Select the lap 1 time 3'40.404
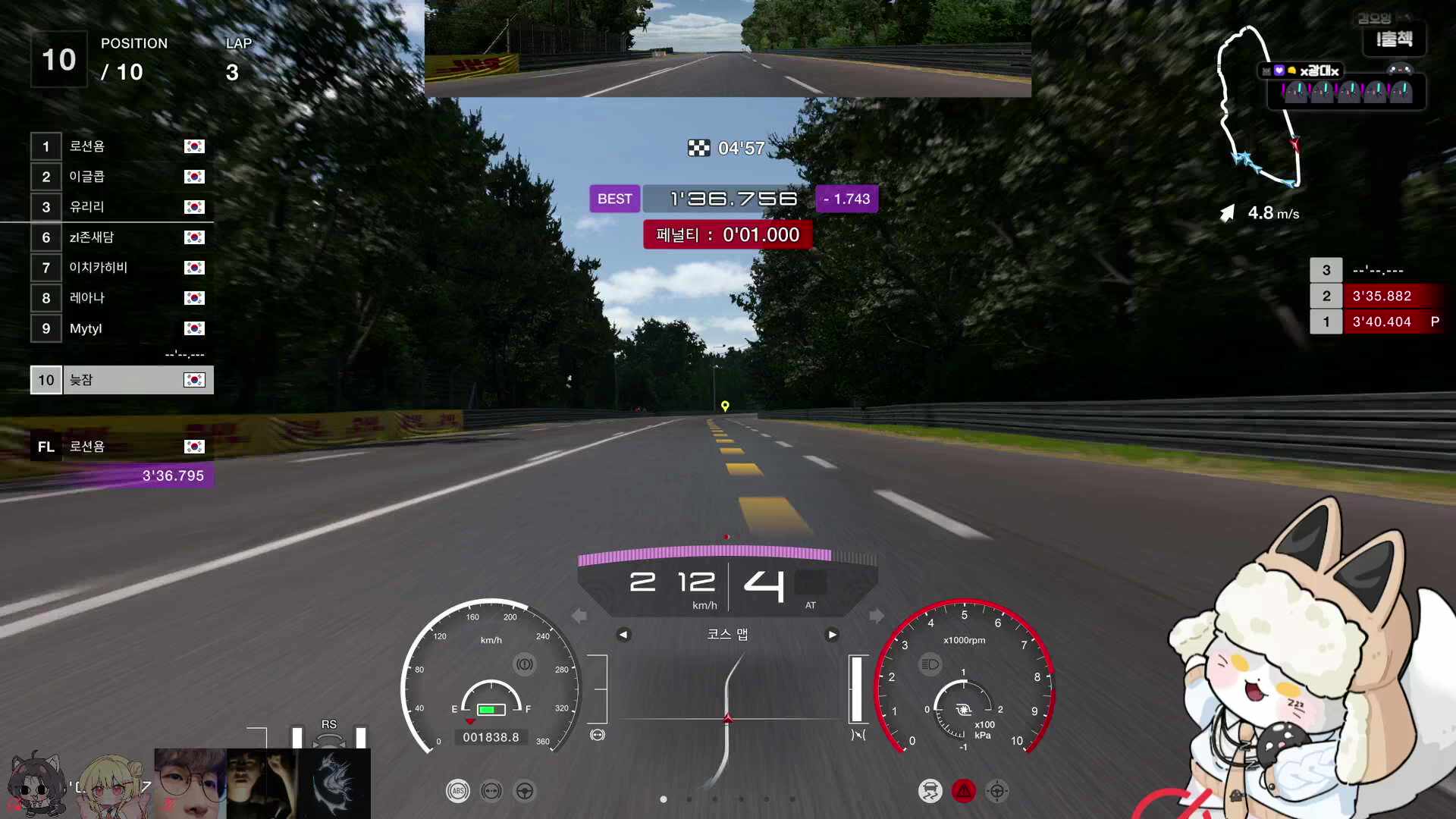Screen dimensions: 1456x819 click(x=1381, y=322)
